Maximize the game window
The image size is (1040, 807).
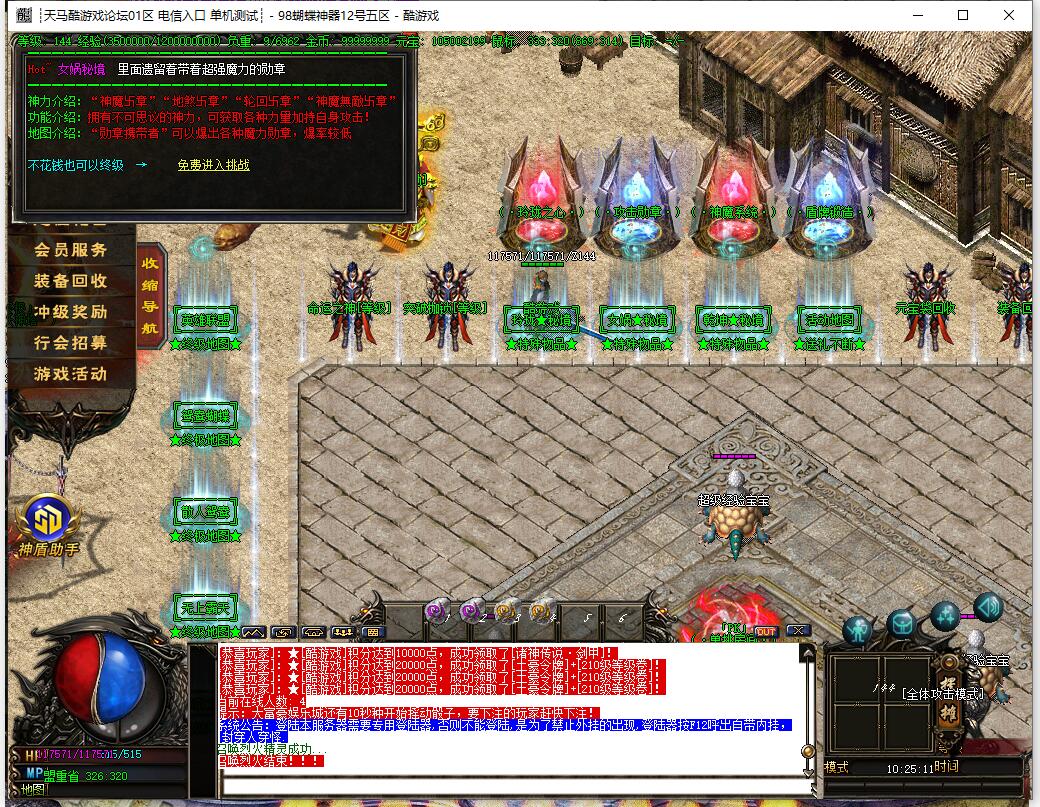[963, 15]
